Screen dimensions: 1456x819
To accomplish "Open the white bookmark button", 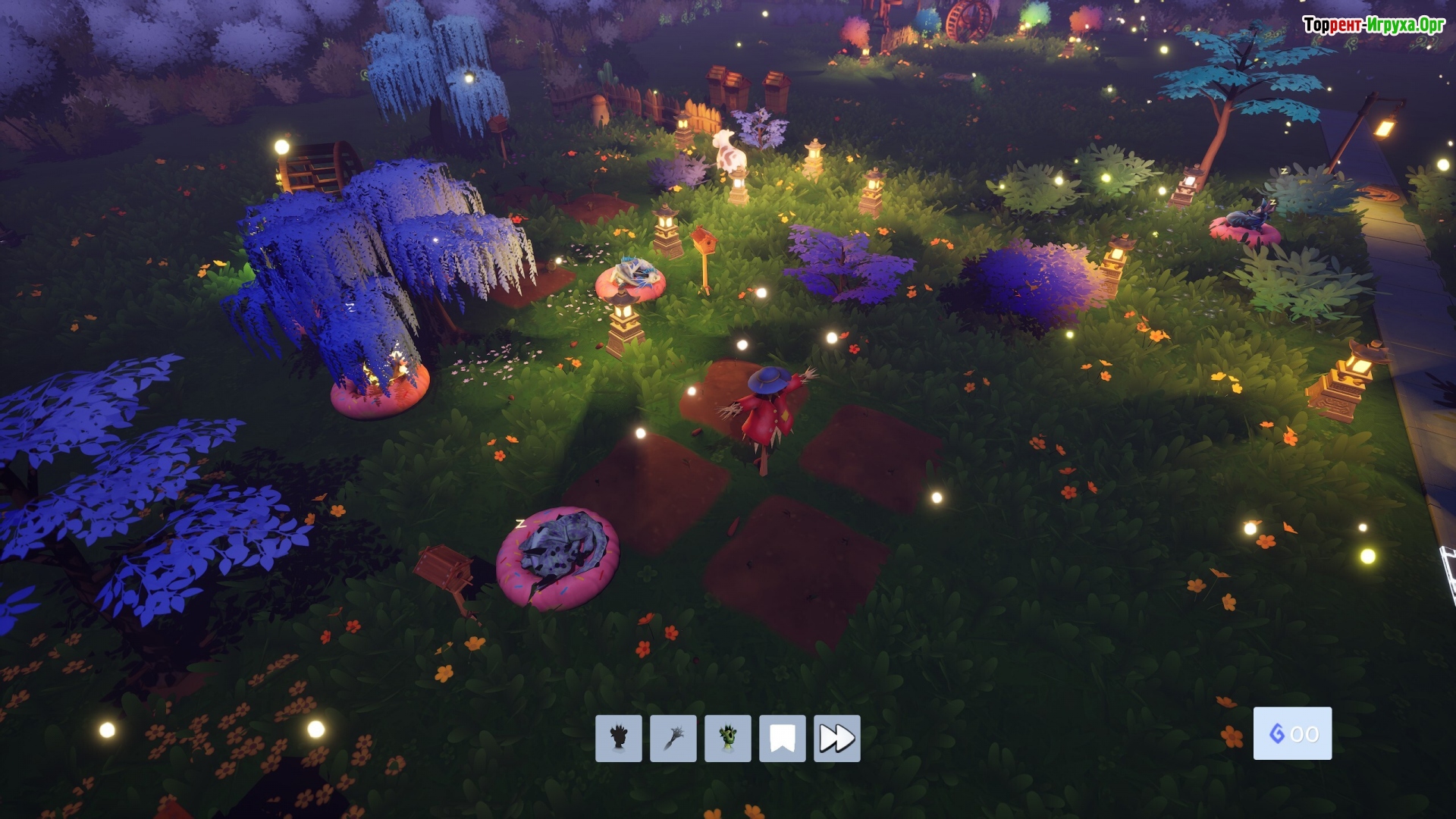I will 782,738.
